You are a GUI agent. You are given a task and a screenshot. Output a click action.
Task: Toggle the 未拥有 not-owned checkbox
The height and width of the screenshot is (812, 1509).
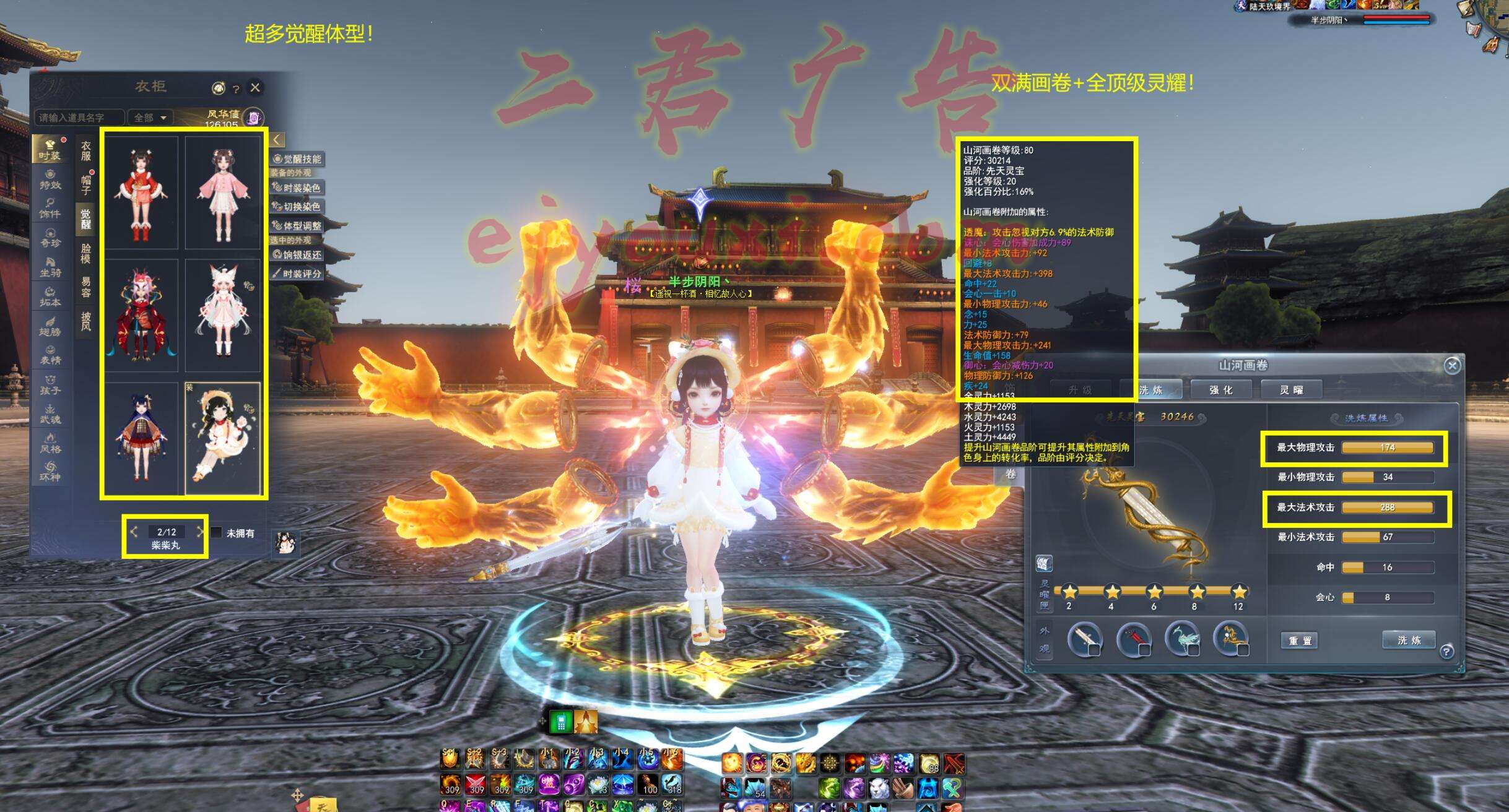coord(217,533)
